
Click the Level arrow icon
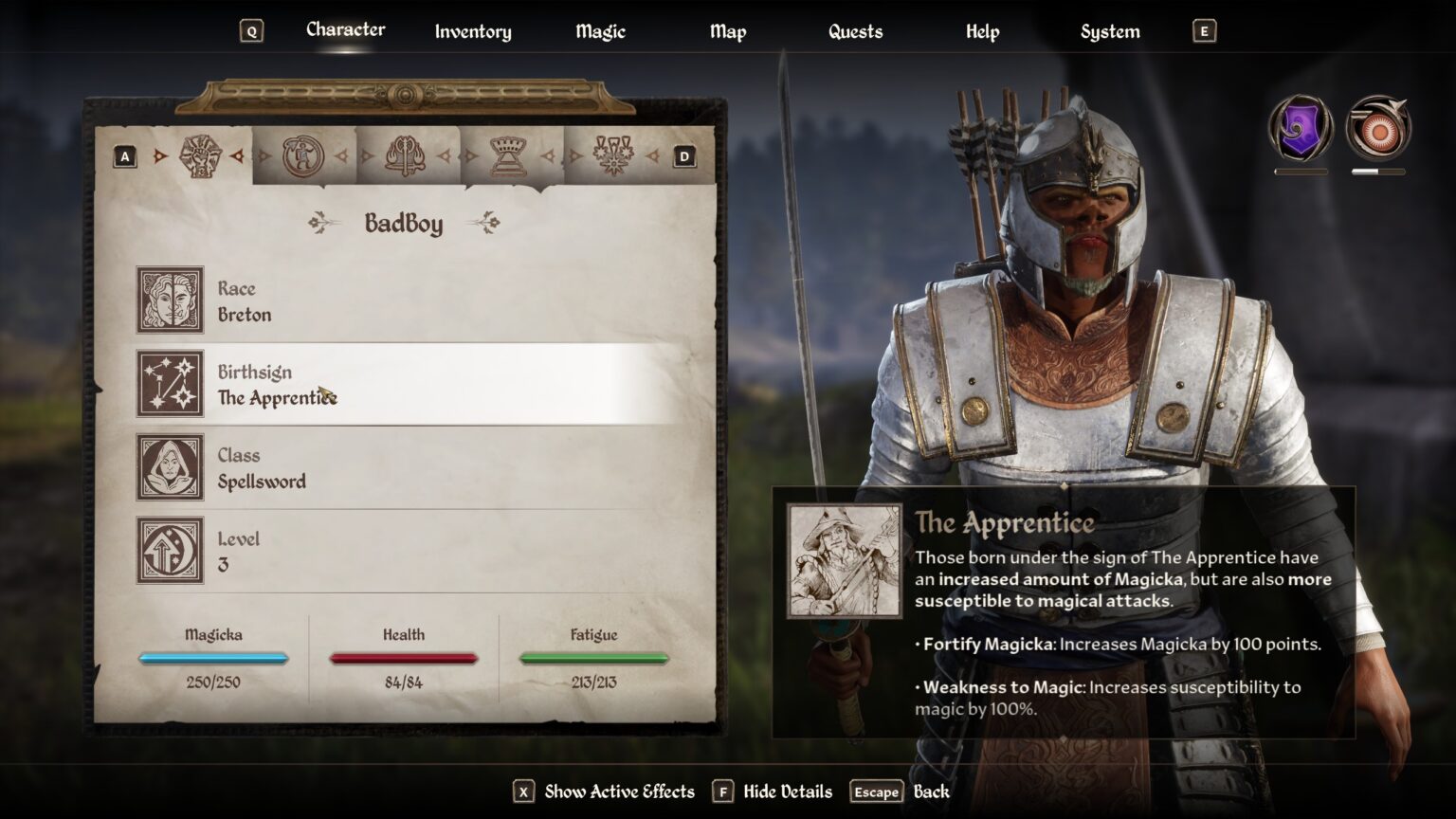point(169,551)
